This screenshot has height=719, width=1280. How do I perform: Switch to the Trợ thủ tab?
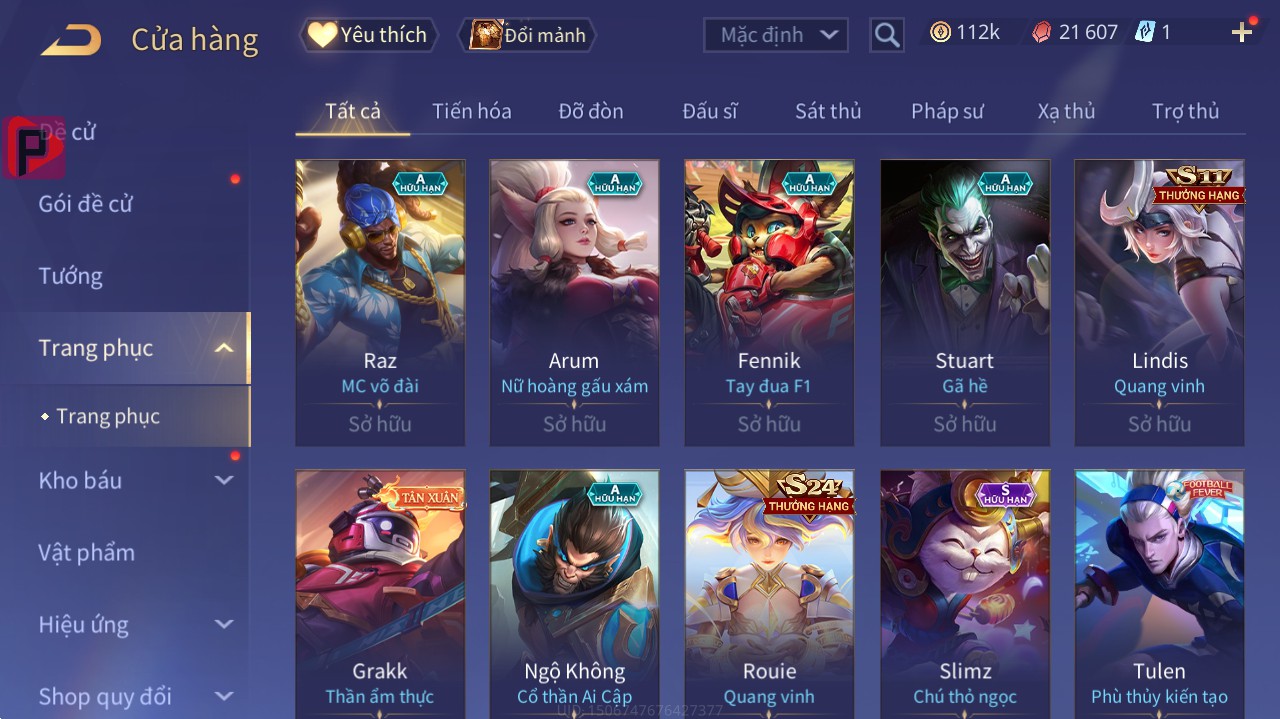1185,111
